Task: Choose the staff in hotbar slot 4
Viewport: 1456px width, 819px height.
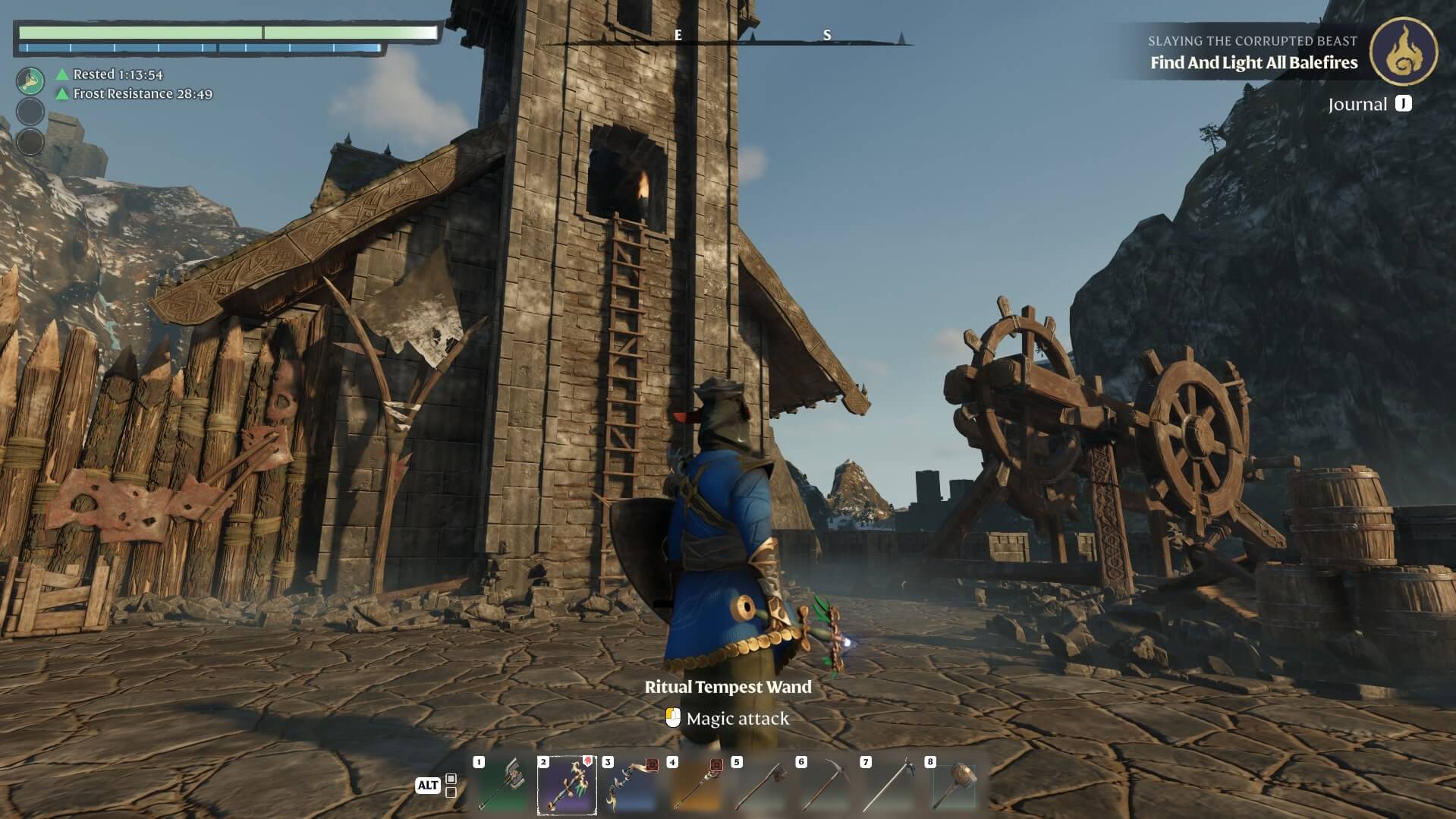Action: 696,785
